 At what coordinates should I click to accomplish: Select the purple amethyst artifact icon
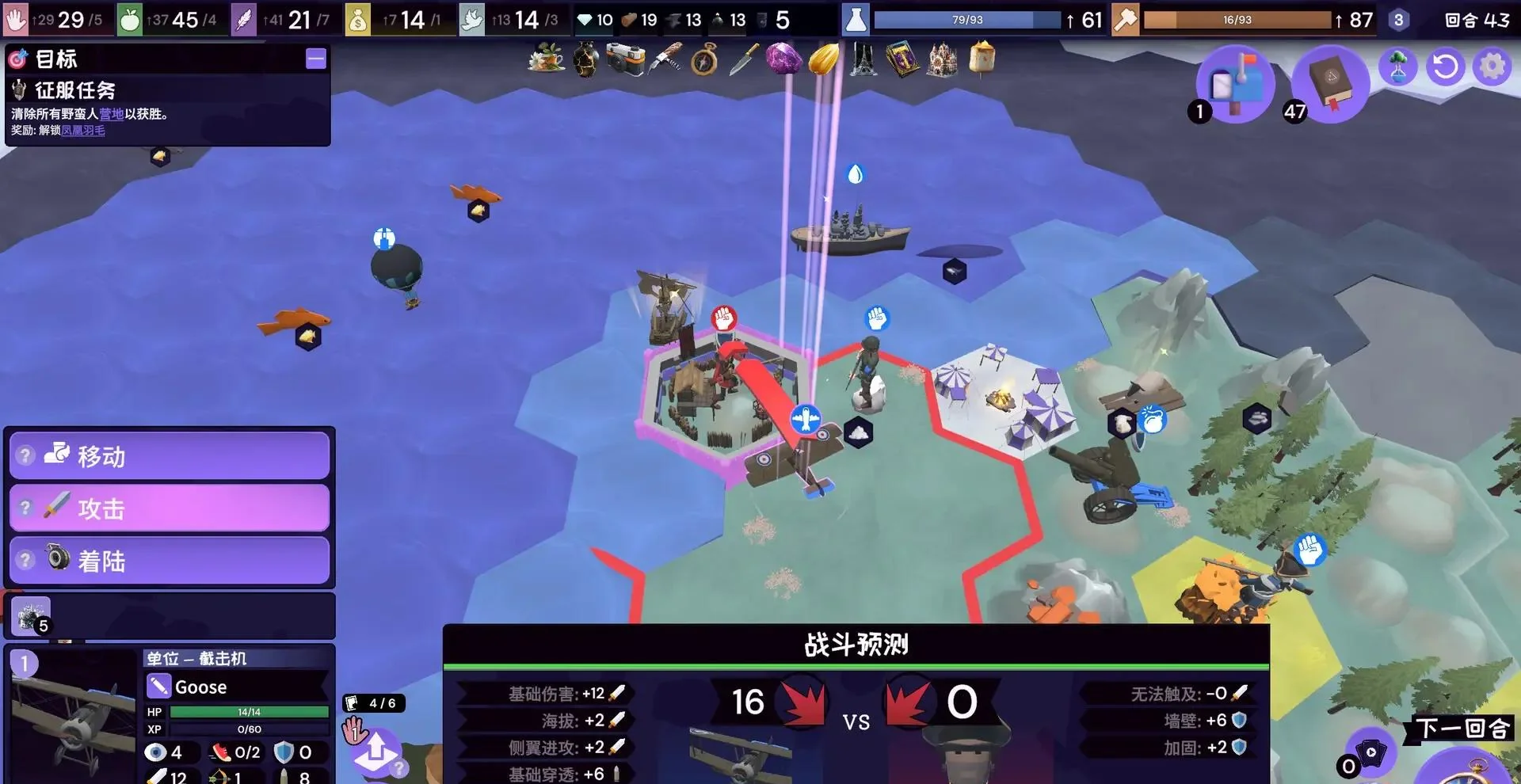[x=783, y=59]
